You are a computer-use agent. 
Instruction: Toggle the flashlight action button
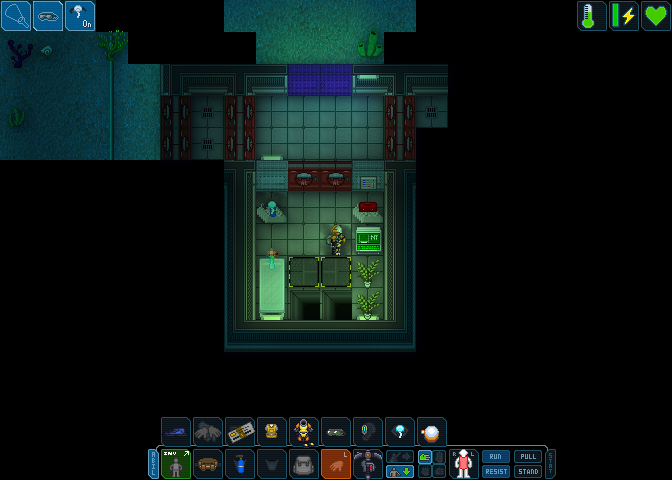pos(16,15)
